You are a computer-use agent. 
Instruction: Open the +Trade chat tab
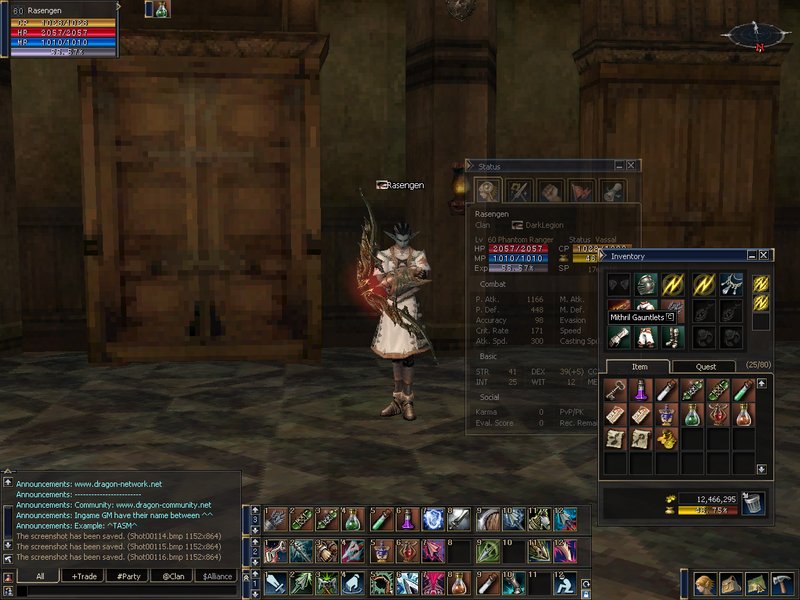point(81,576)
